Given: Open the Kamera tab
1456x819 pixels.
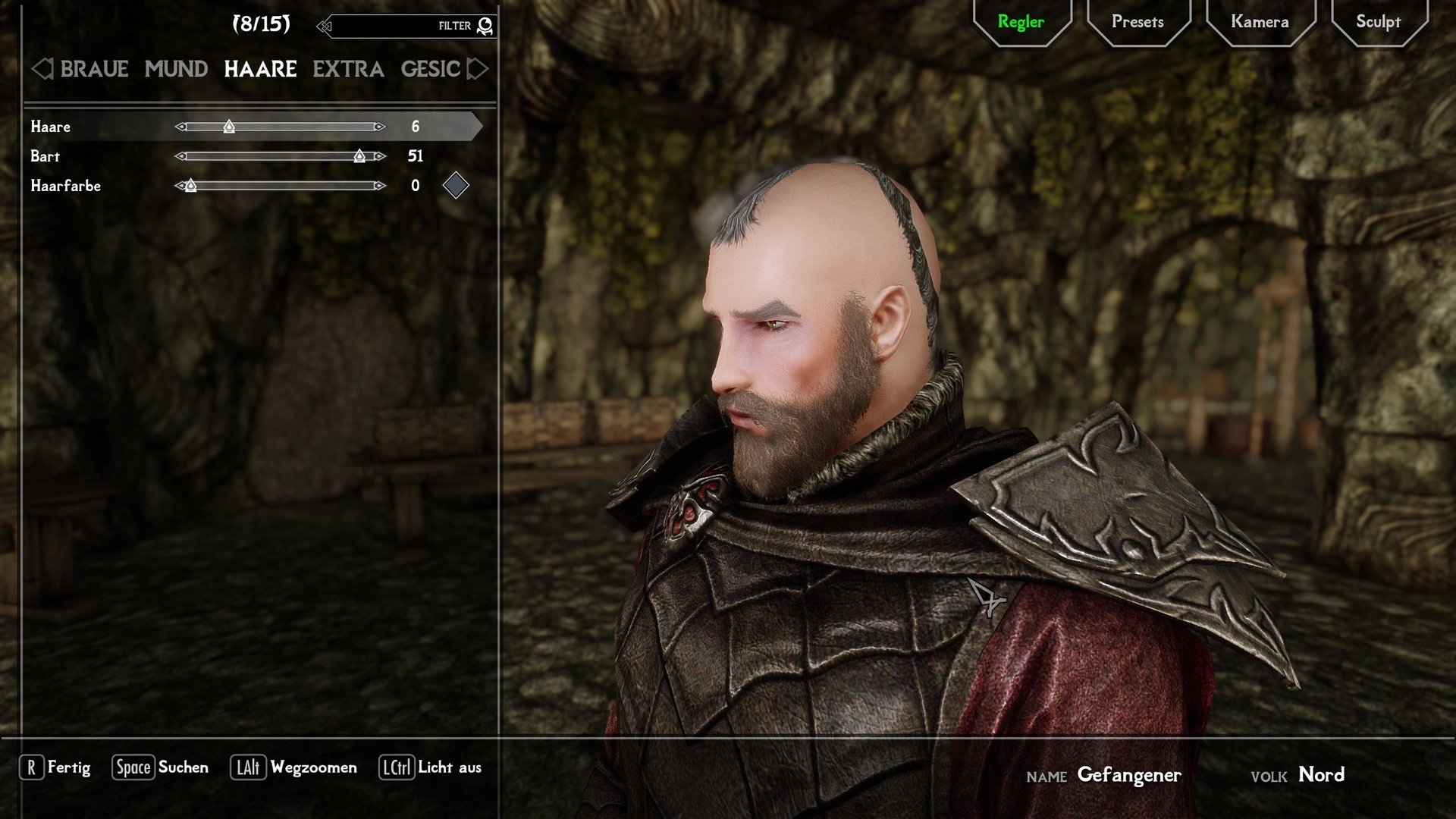Looking at the screenshot, I should pos(1260,21).
